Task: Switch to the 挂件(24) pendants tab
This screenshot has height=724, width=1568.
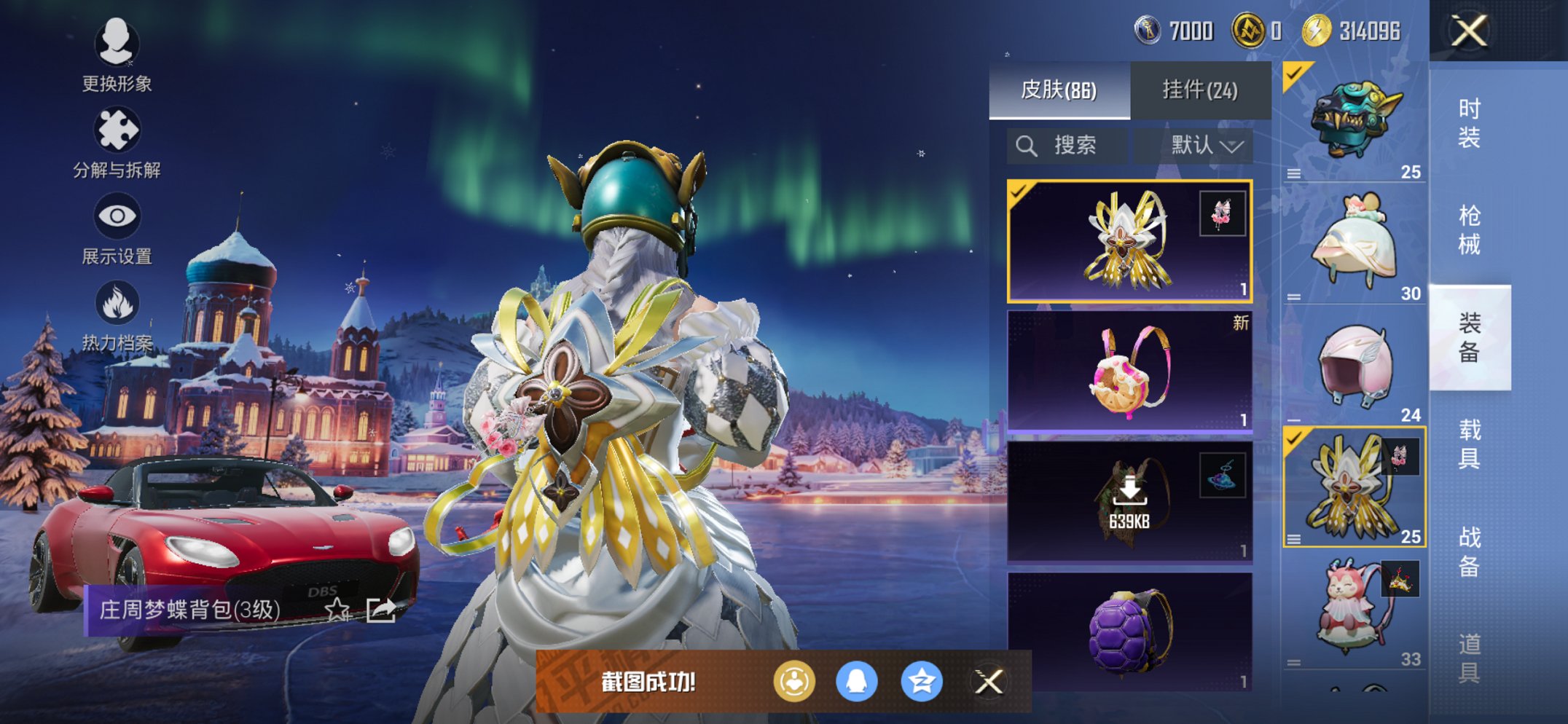Action: (x=1200, y=90)
